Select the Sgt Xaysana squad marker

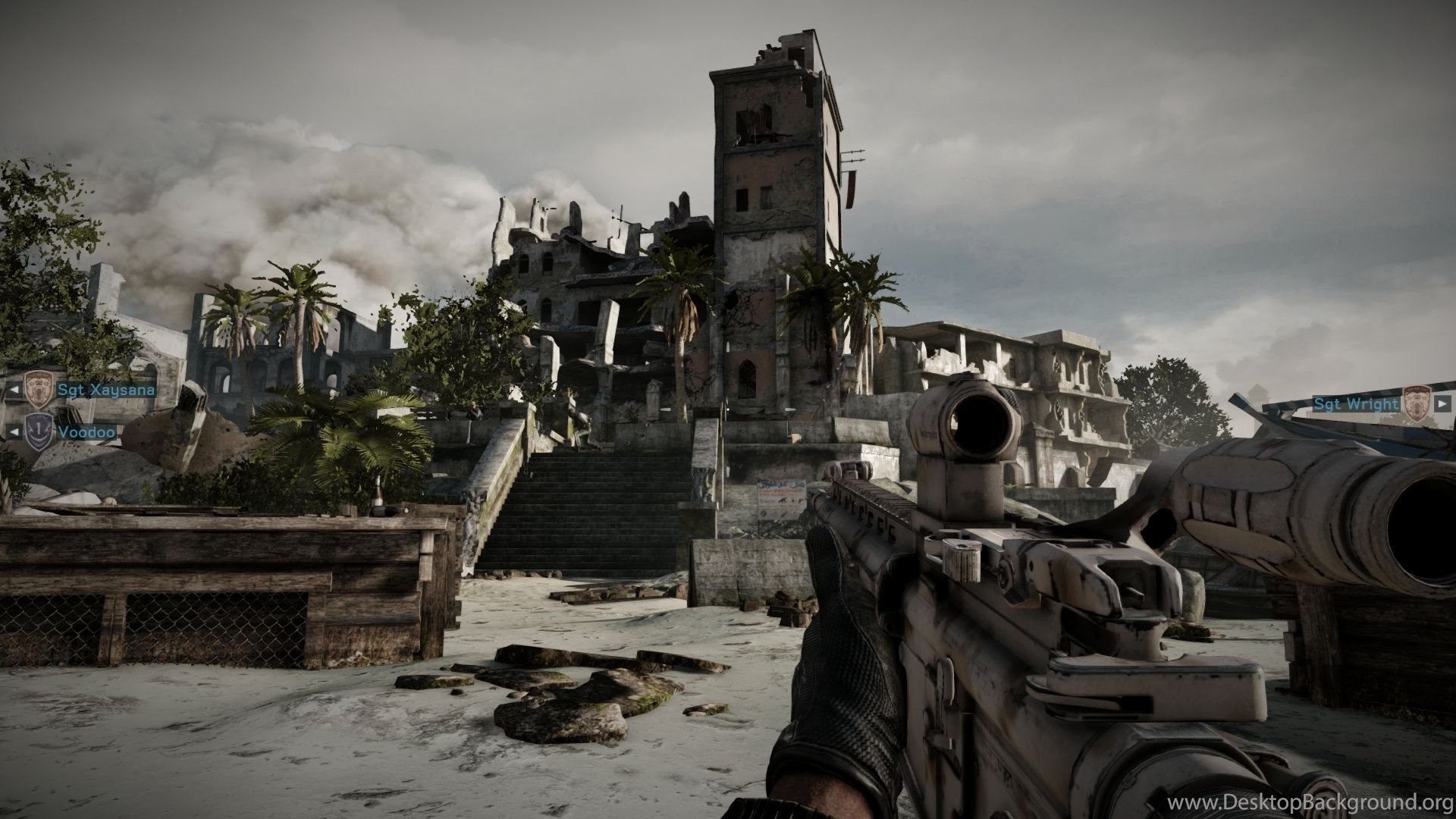click(x=106, y=390)
